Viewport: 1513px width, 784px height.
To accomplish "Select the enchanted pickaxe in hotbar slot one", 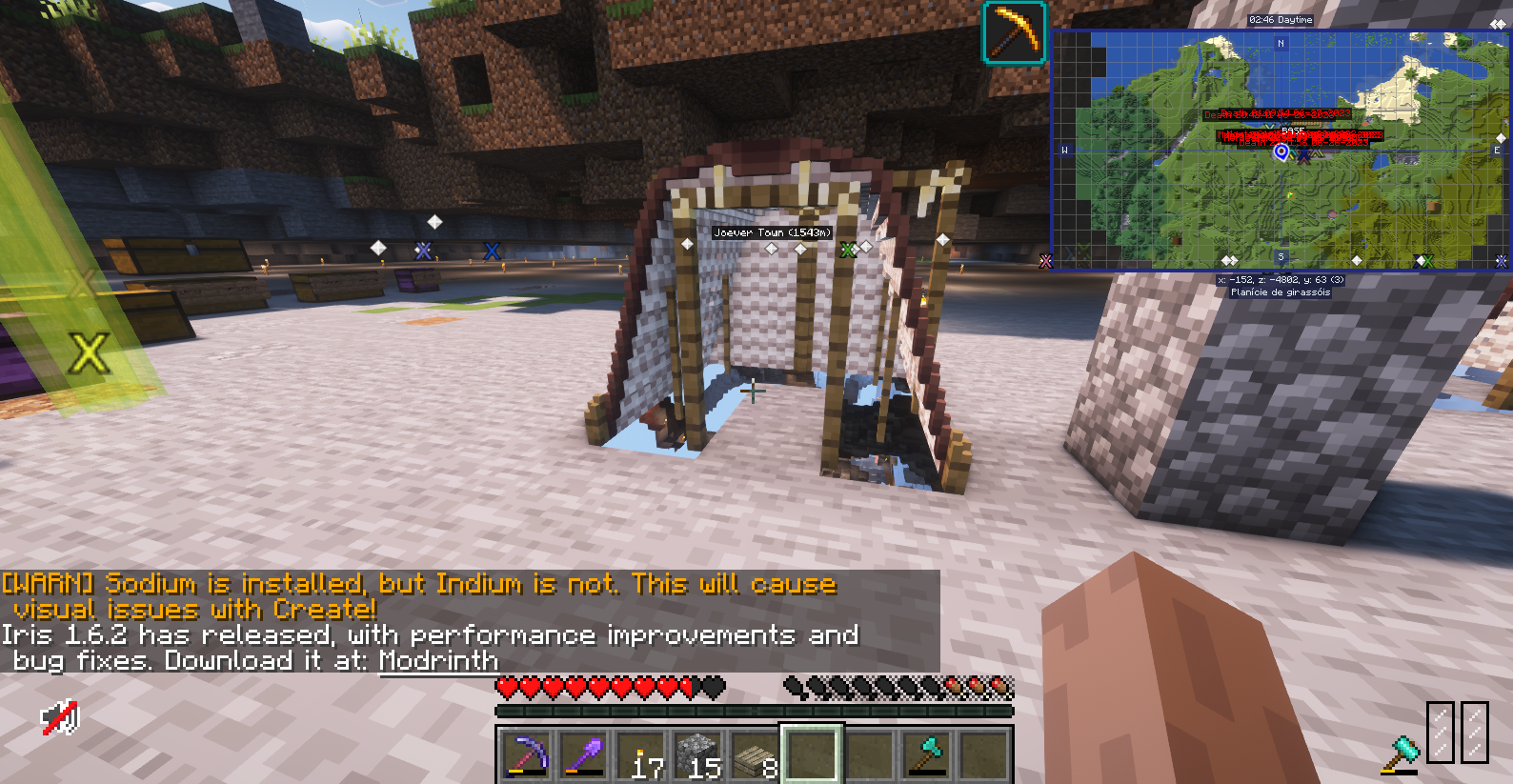I will (x=526, y=755).
